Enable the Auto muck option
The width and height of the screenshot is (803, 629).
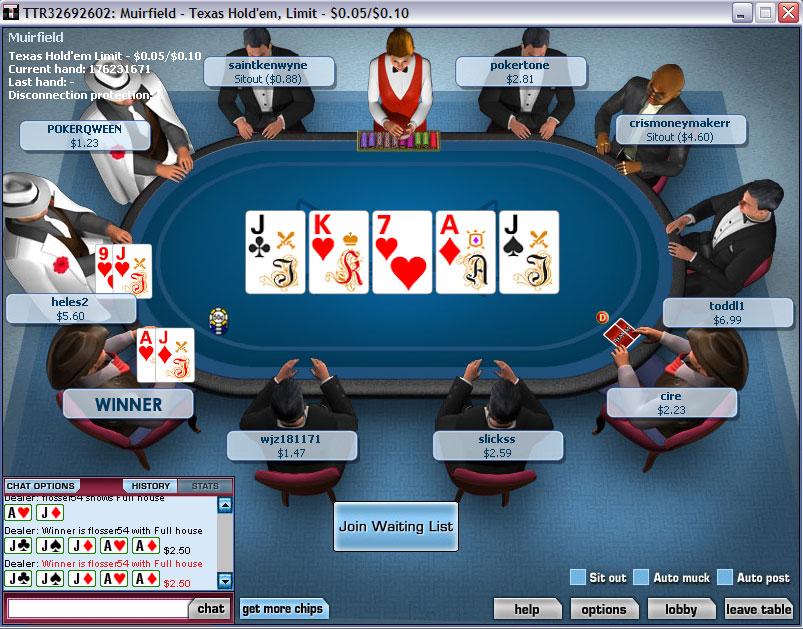[641, 577]
